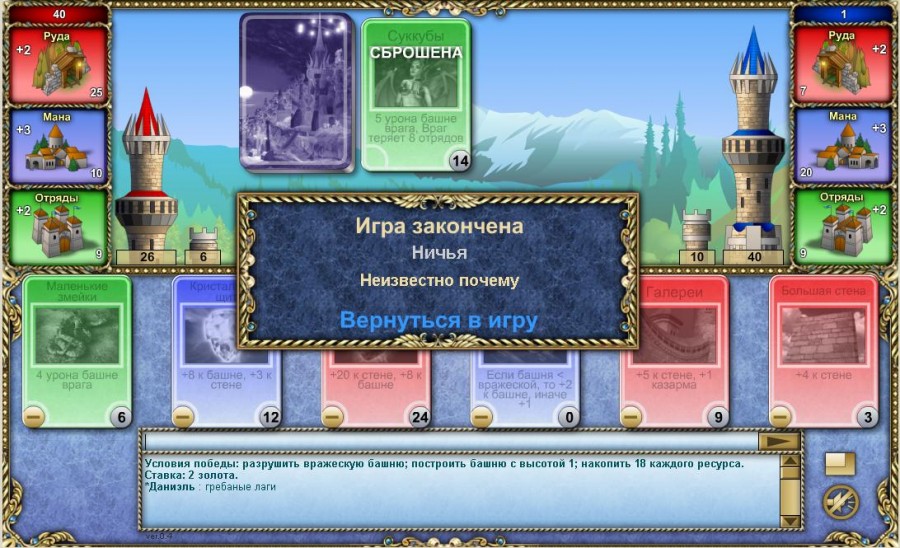Toggle the sound mute button
This screenshot has height=548, width=900.
pos(840,501)
